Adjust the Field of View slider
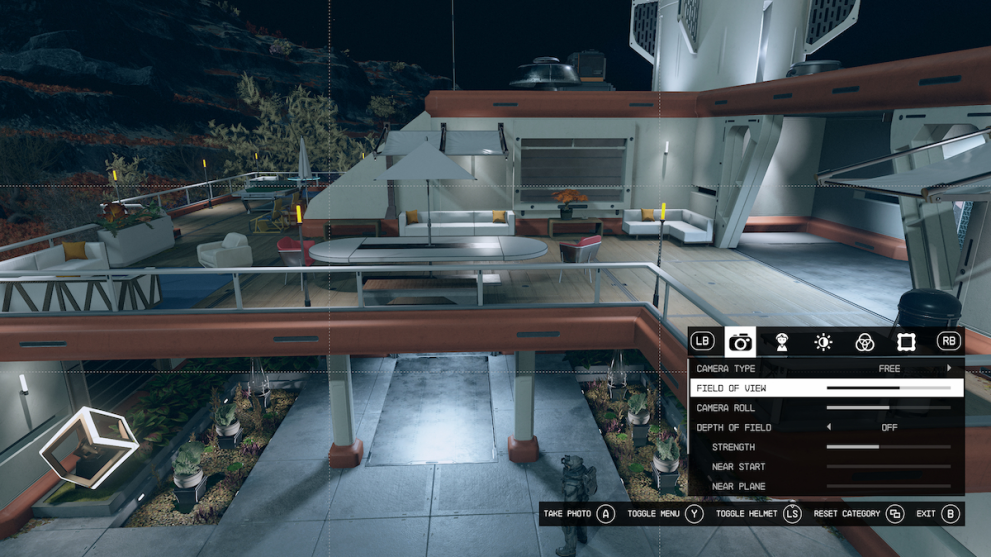Image resolution: width=991 pixels, height=557 pixels. point(888,388)
